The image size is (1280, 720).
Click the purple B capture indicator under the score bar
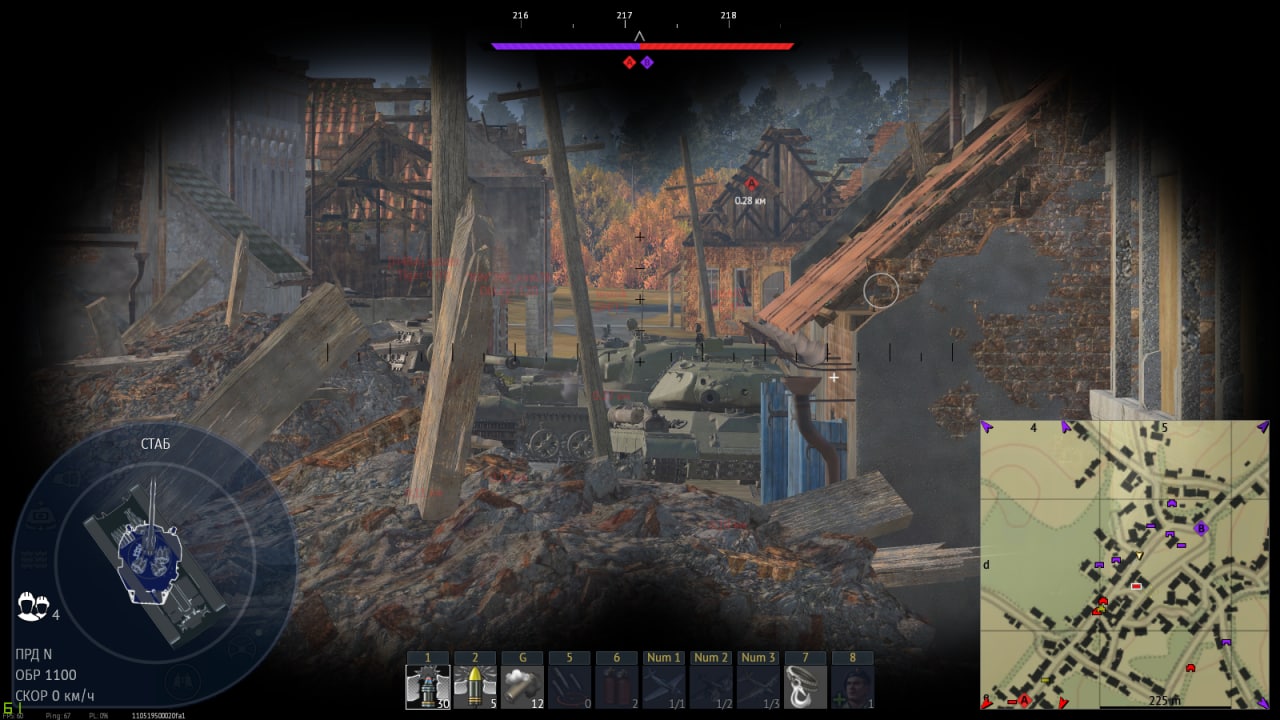tap(647, 62)
